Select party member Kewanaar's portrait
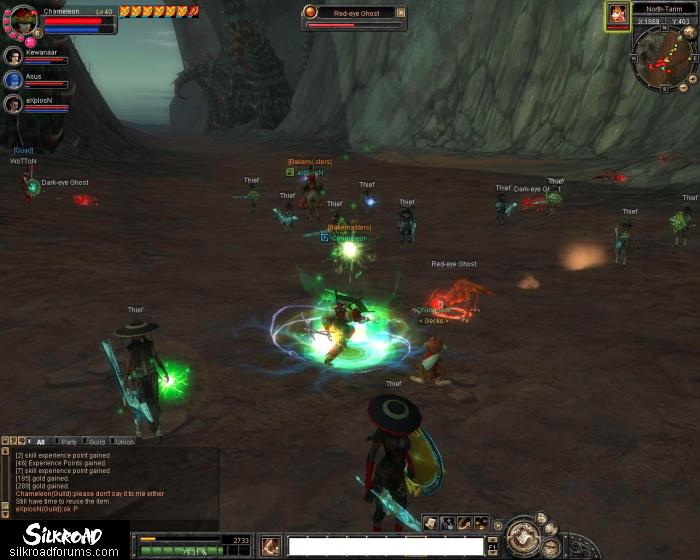Screen dimensions: 700x560 [13, 56]
